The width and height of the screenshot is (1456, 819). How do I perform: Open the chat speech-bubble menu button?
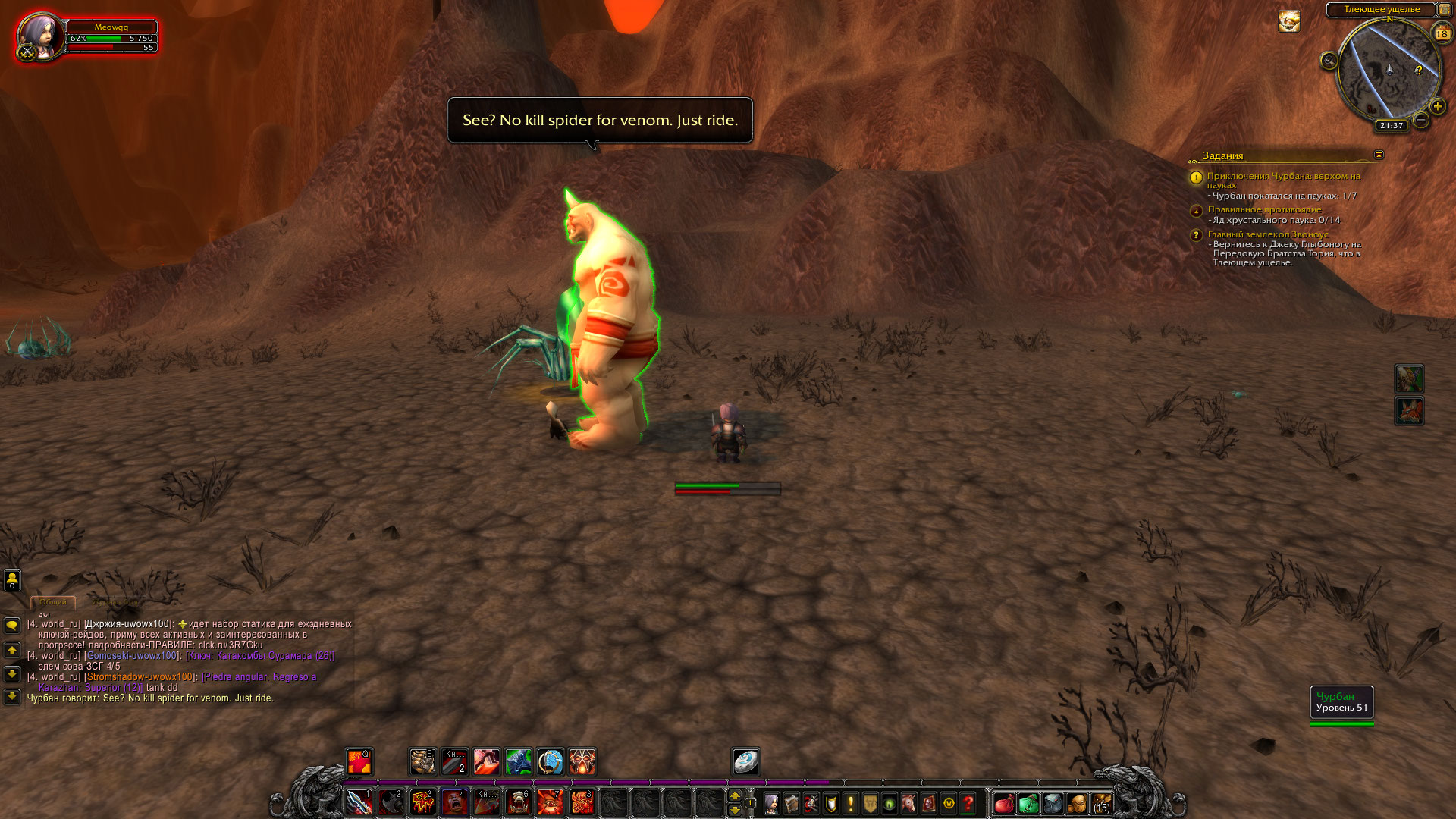click(12, 626)
